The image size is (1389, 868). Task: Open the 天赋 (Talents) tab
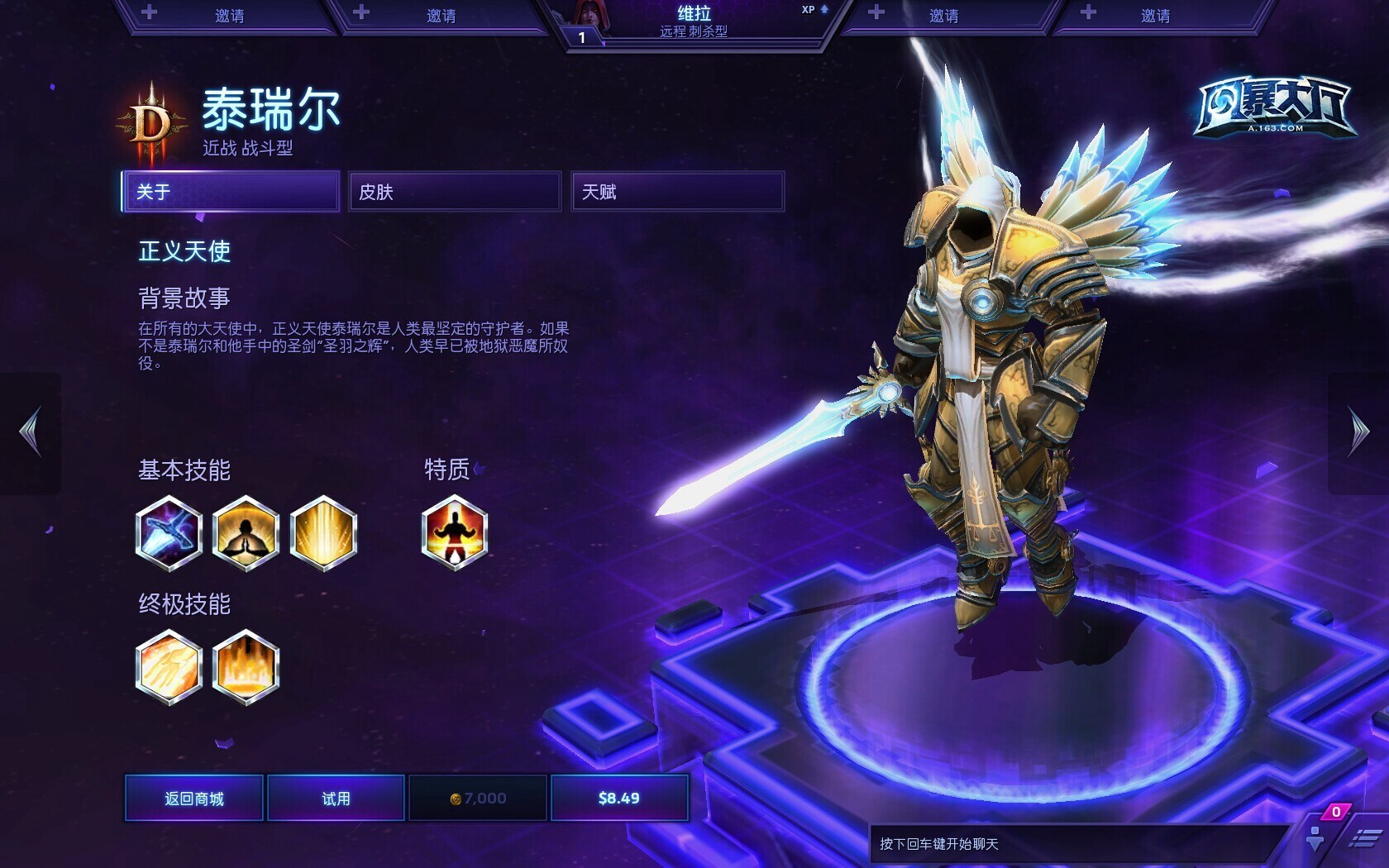click(x=677, y=192)
